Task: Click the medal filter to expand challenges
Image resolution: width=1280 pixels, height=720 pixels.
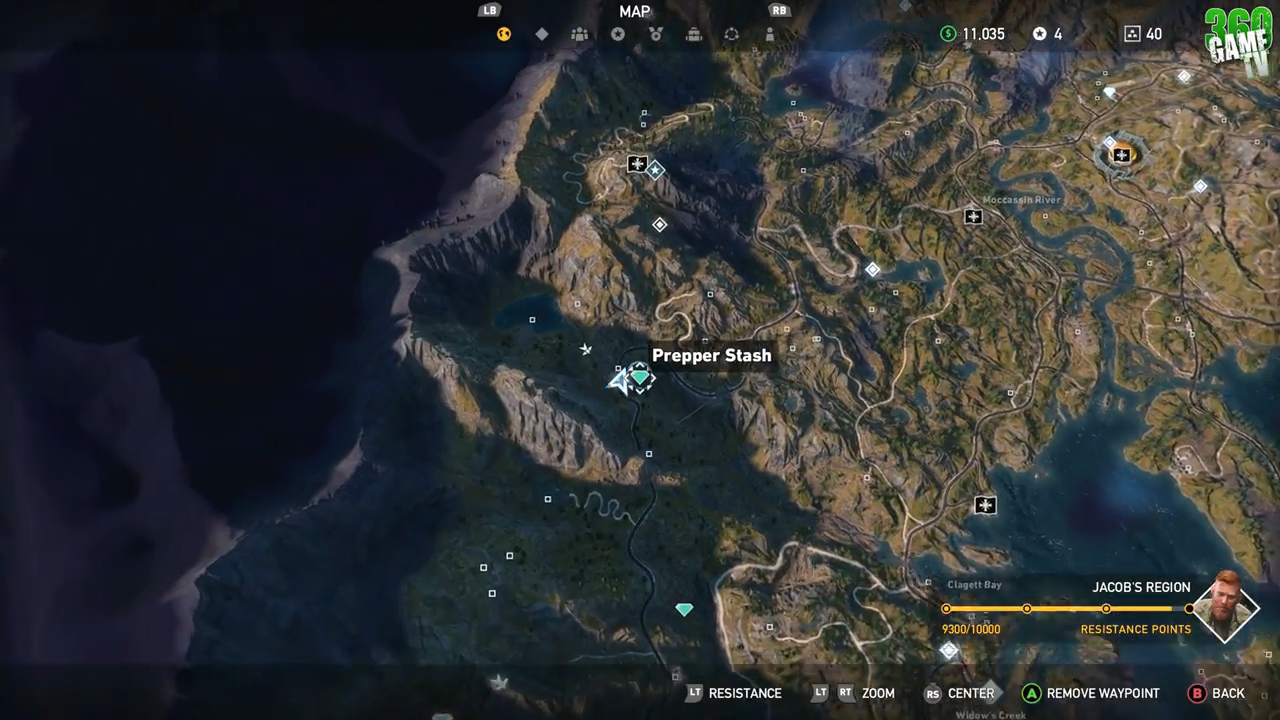Action: [656, 33]
